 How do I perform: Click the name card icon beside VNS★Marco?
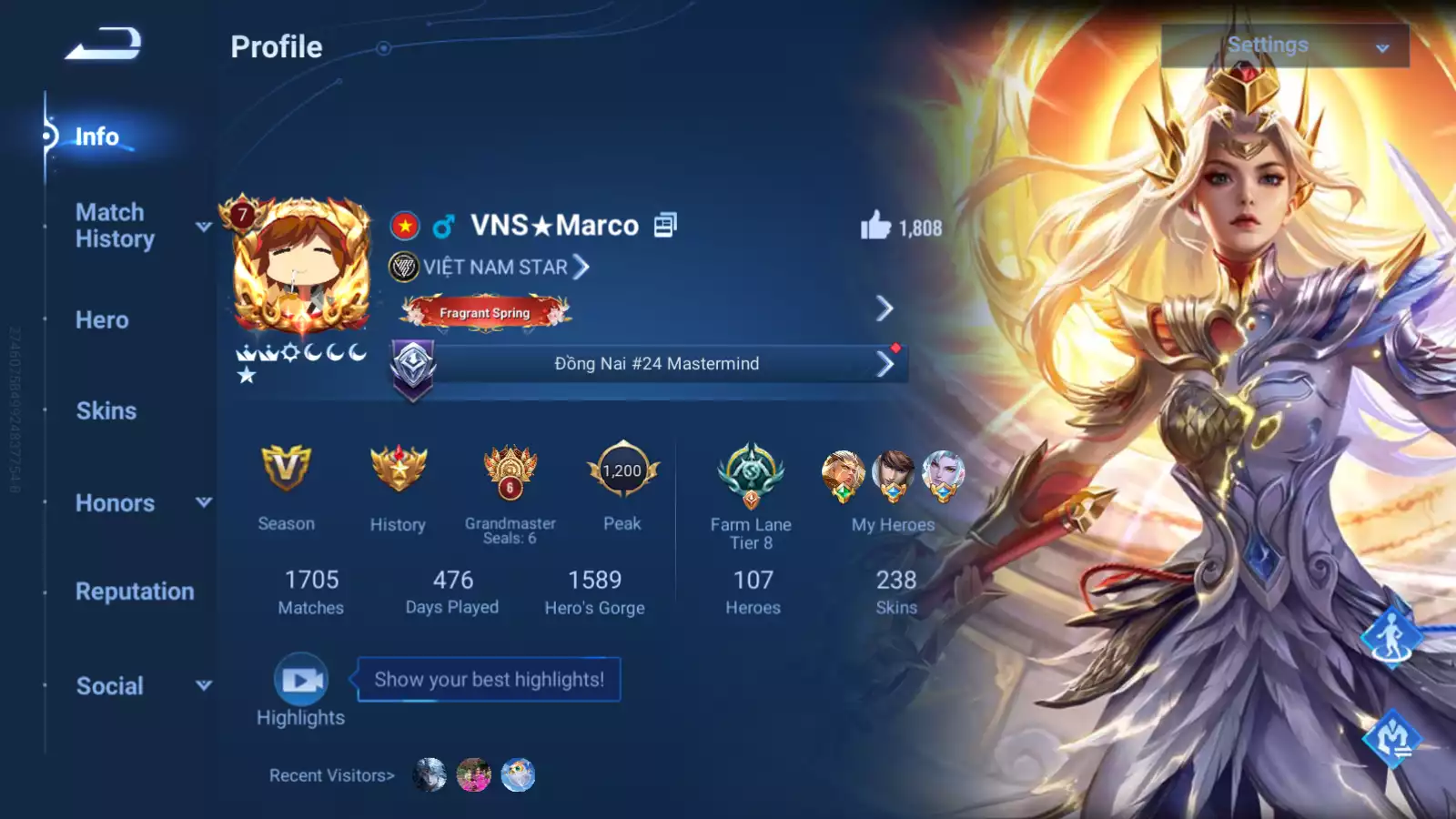(x=667, y=225)
